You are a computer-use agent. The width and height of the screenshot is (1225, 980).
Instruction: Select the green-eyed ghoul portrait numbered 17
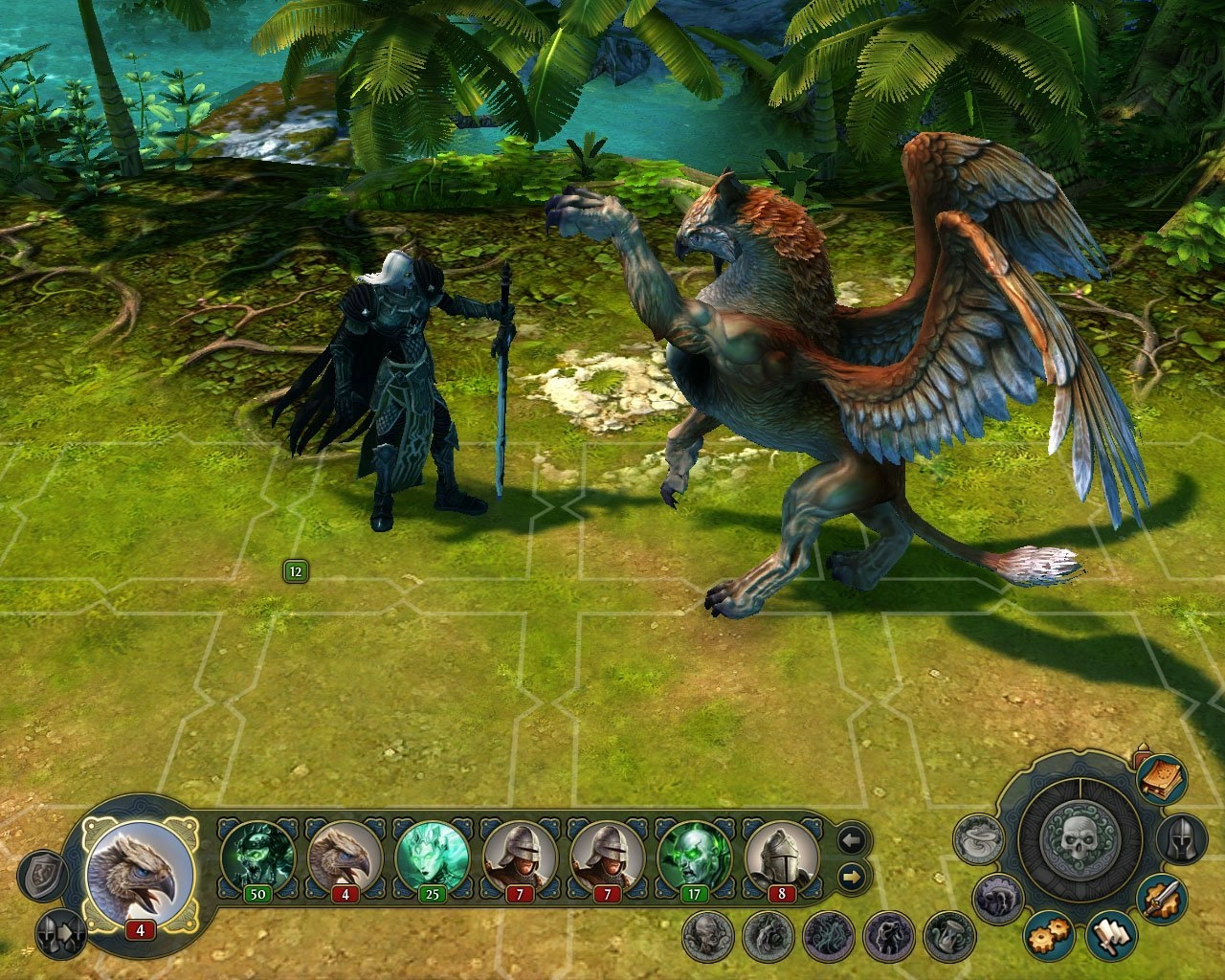tap(695, 857)
